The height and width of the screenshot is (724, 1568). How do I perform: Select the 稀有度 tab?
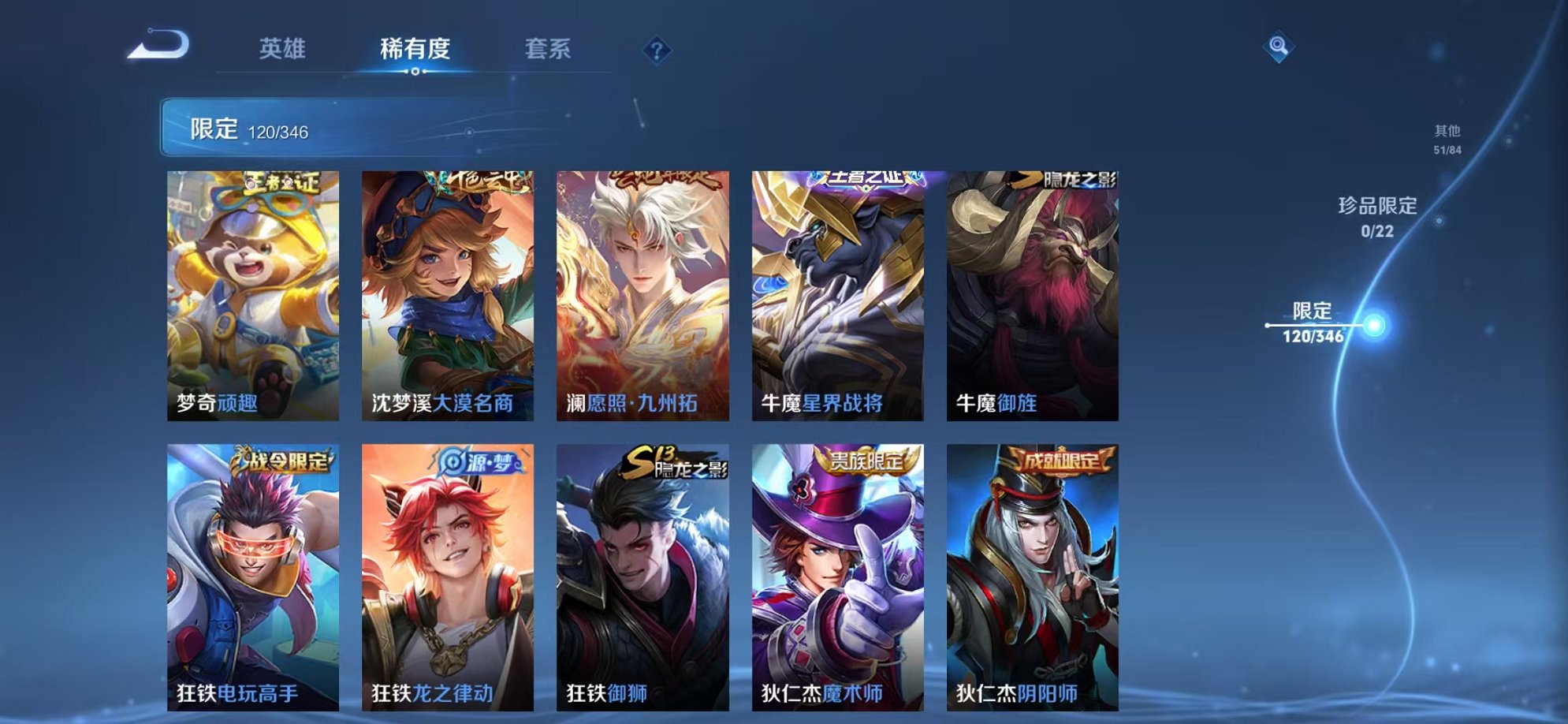point(416,49)
